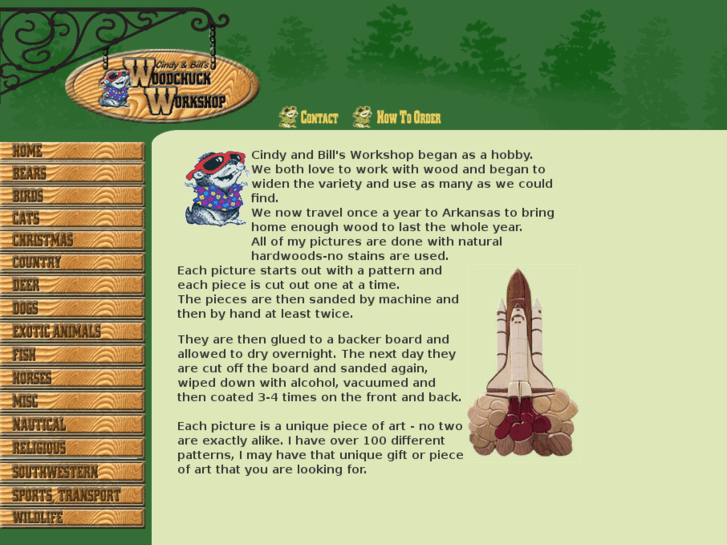Select the Fish category
Screen dimensions: 727x545
(x=72, y=355)
